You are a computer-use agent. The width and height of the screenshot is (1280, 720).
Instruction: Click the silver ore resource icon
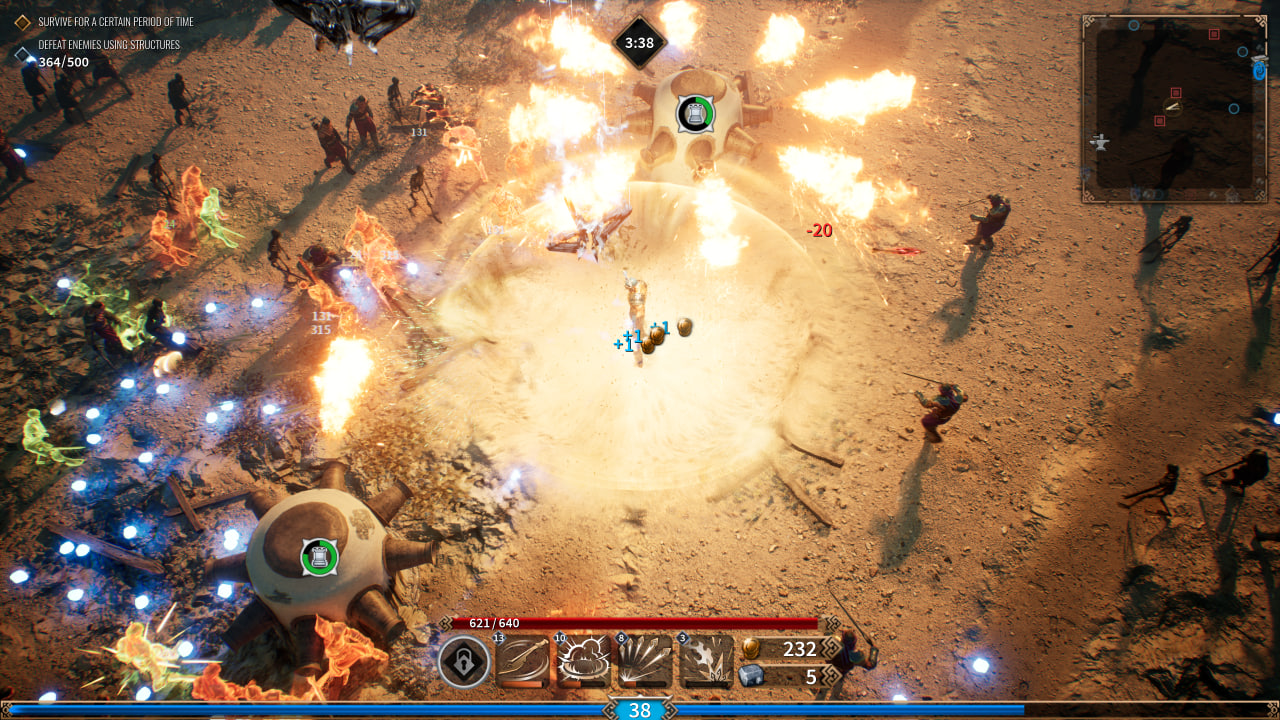click(750, 677)
